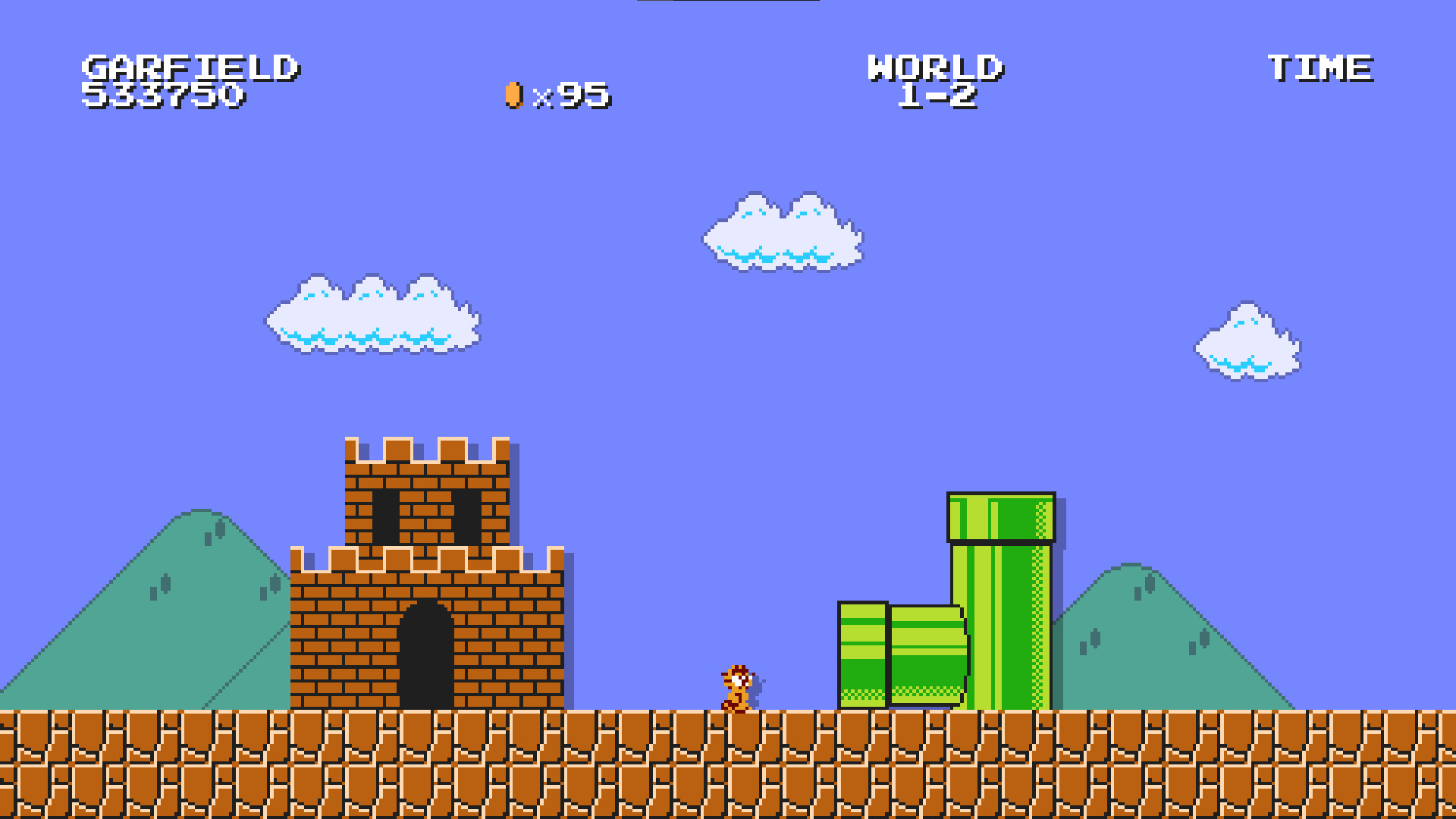Image resolution: width=1456 pixels, height=819 pixels.
Task: Click a brick in the ground floor
Action: click(x=303, y=758)
